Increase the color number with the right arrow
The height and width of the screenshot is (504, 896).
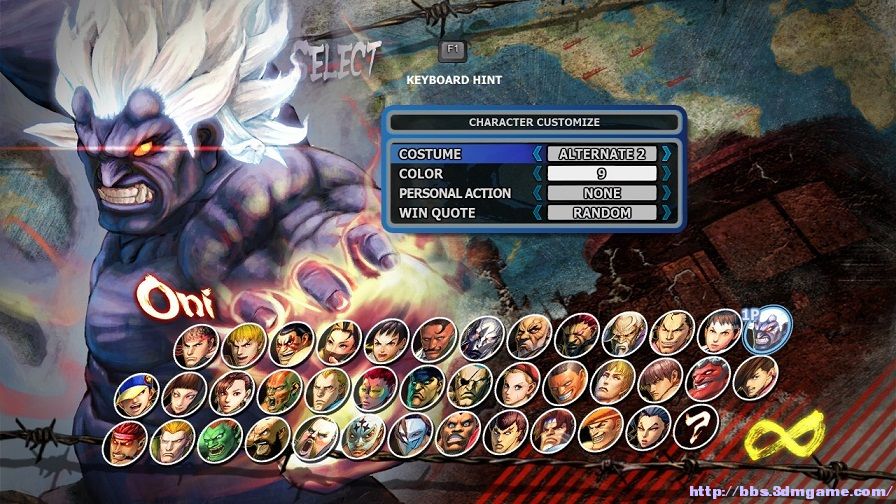tap(667, 174)
